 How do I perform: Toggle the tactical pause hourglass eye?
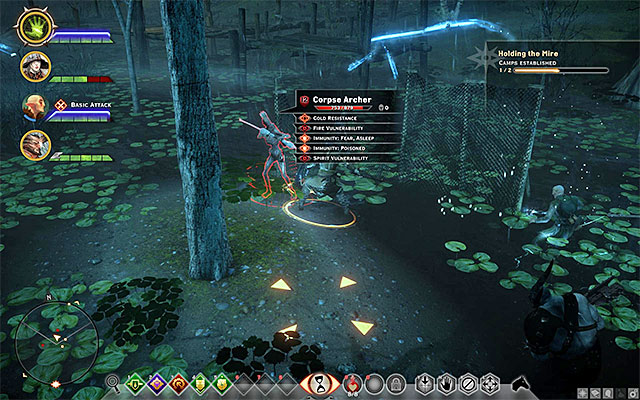320,381
